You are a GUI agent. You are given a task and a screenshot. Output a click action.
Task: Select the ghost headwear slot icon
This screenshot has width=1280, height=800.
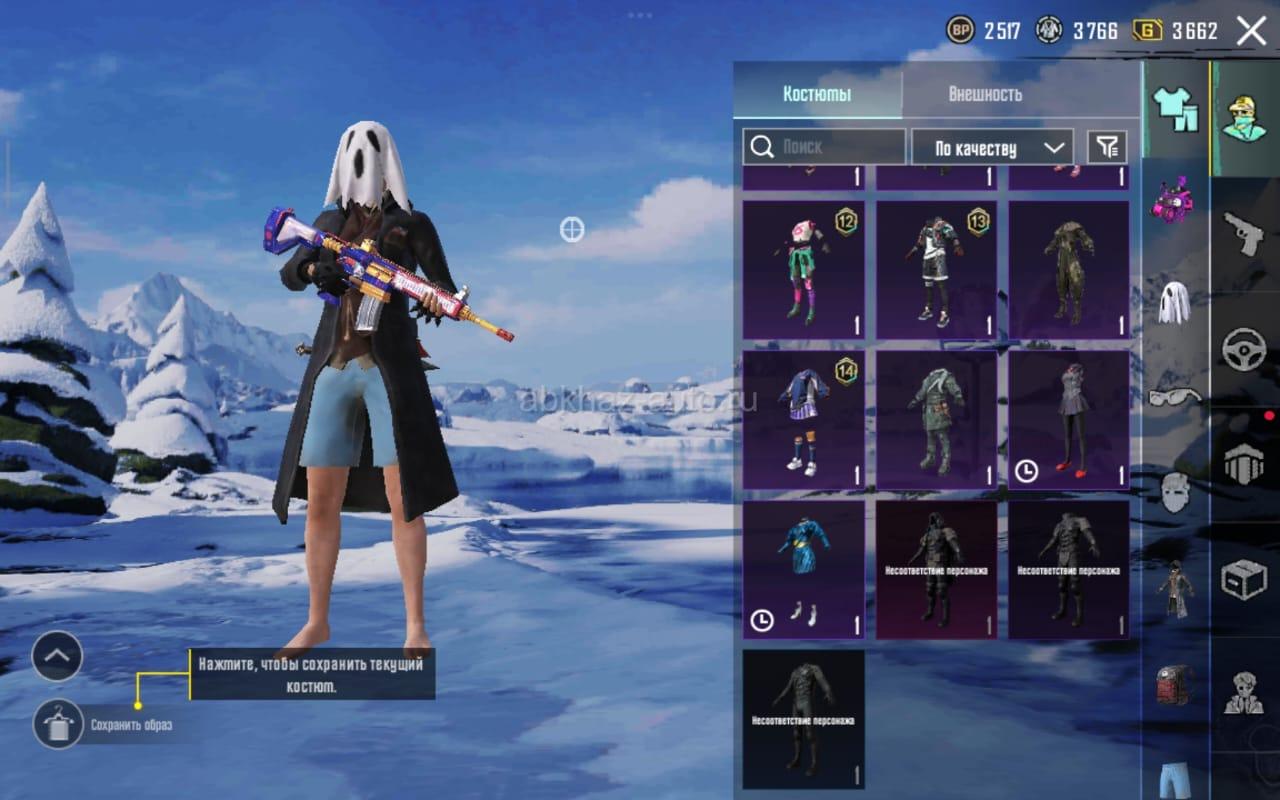tap(1174, 302)
